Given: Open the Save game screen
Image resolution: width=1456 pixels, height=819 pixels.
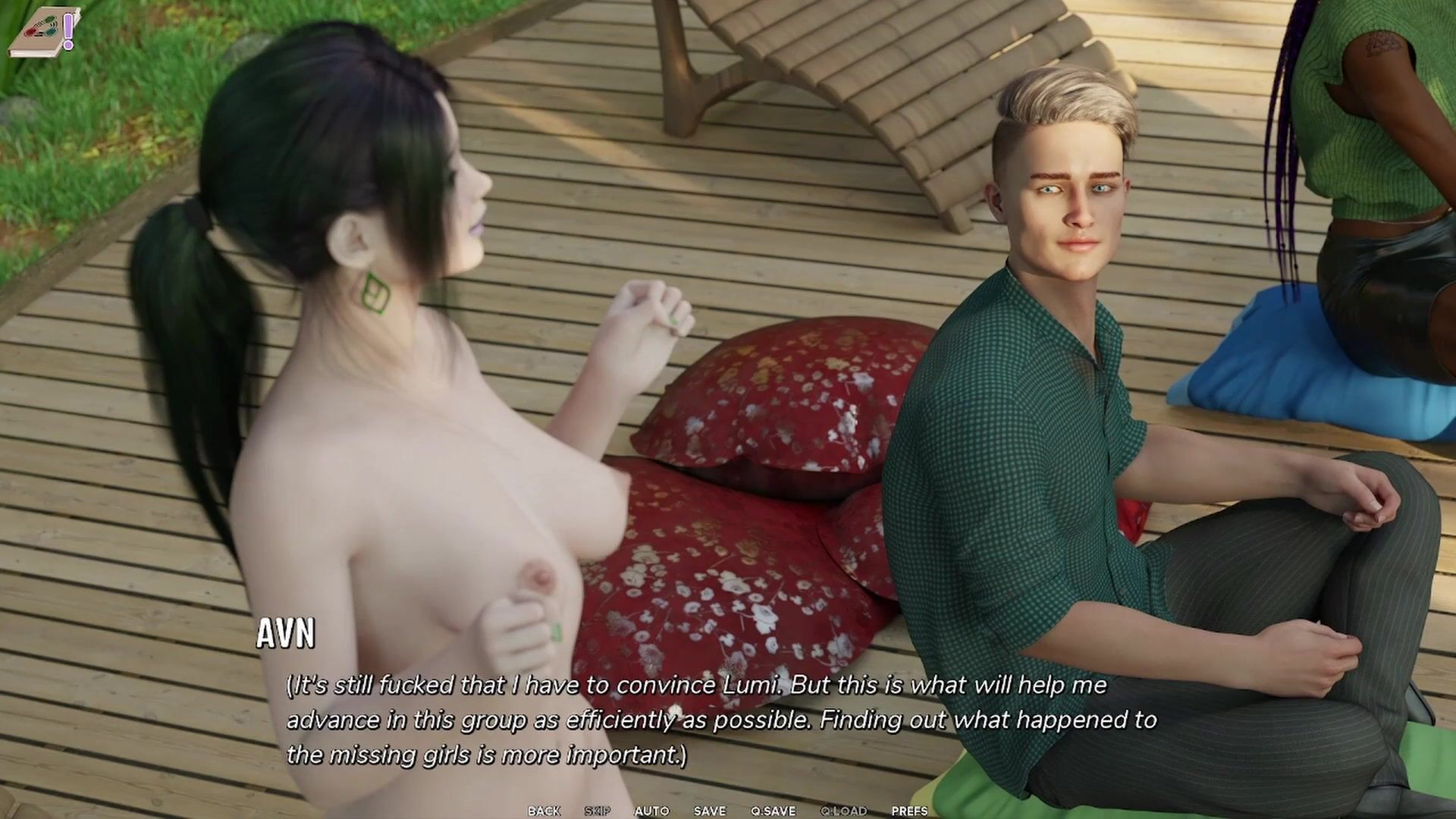Looking at the screenshot, I should point(710,811).
